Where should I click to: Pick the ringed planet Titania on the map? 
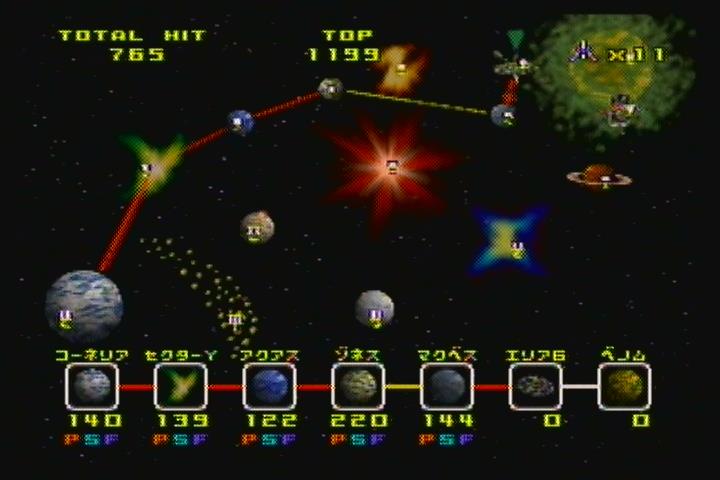point(598,178)
